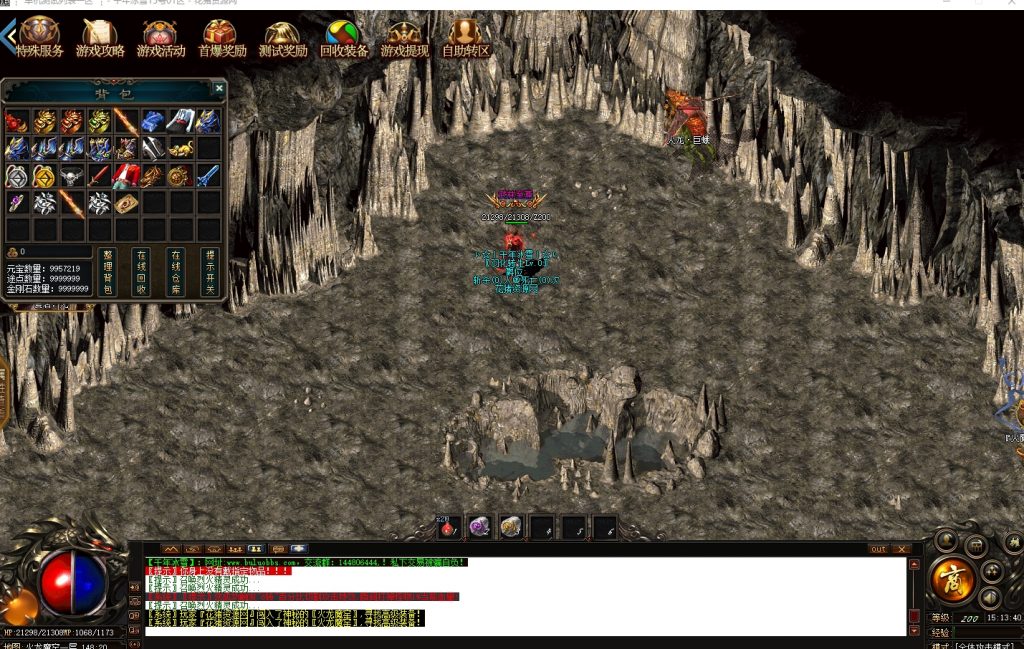Select the skull ring in the backpack
This screenshot has height=649, width=1024.
tap(70, 177)
